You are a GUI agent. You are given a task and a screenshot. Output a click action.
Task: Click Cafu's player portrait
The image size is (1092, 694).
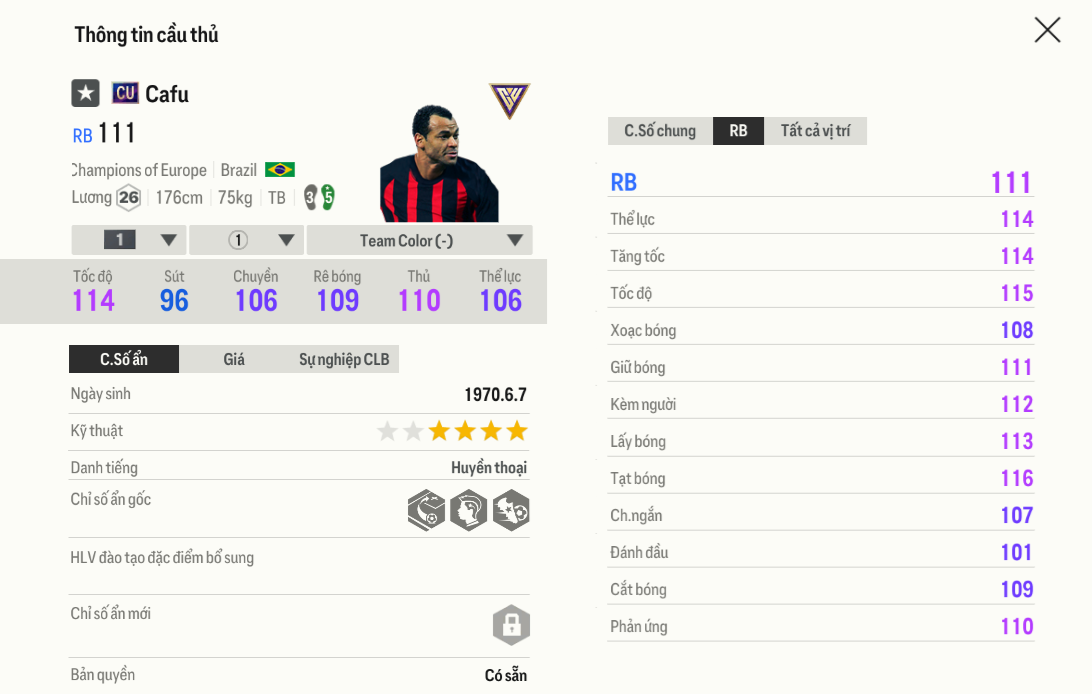click(438, 165)
